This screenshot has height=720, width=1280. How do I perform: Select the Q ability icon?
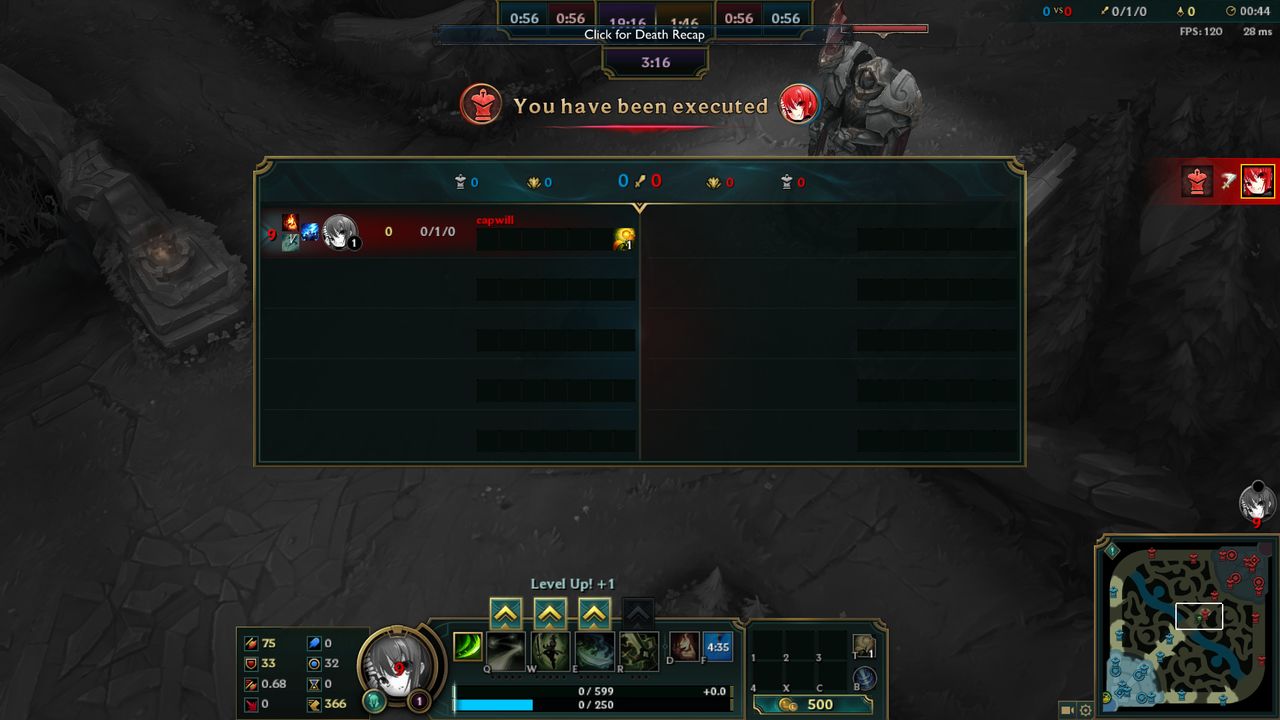(x=506, y=651)
